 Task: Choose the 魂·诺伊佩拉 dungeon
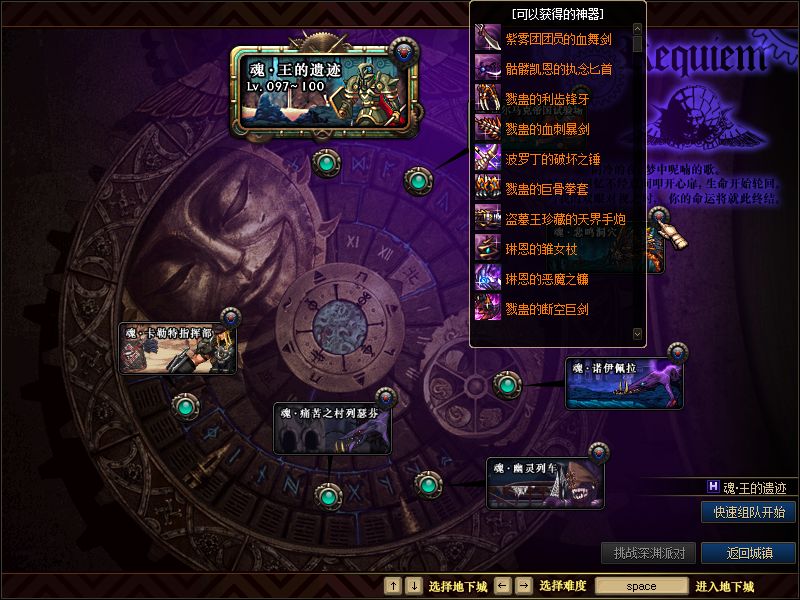tap(624, 383)
